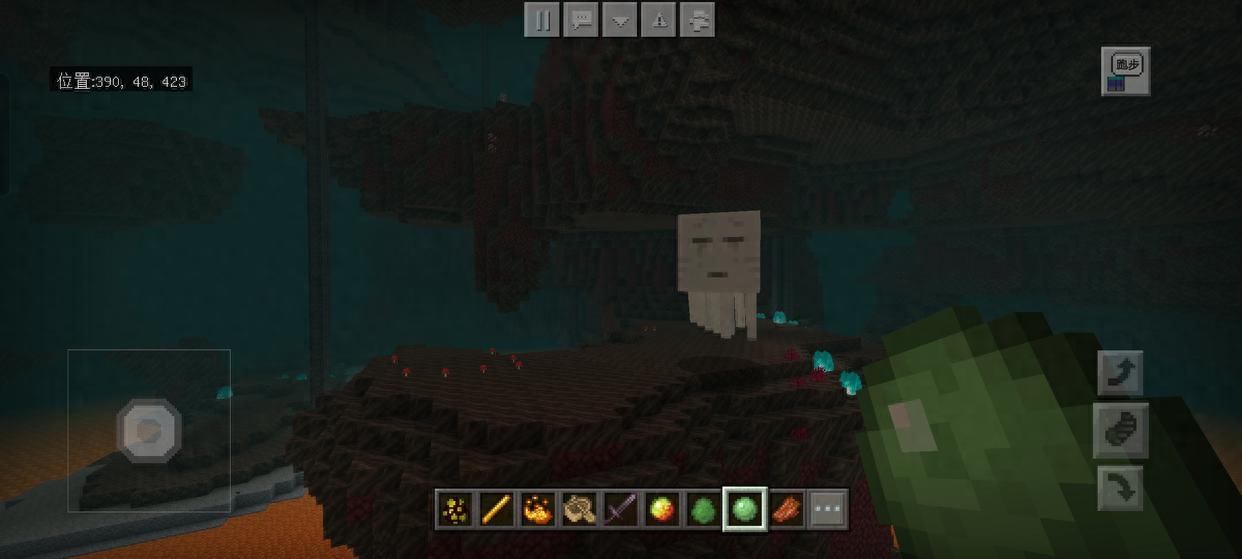Tap the character figure button in top bar

pos(699,20)
